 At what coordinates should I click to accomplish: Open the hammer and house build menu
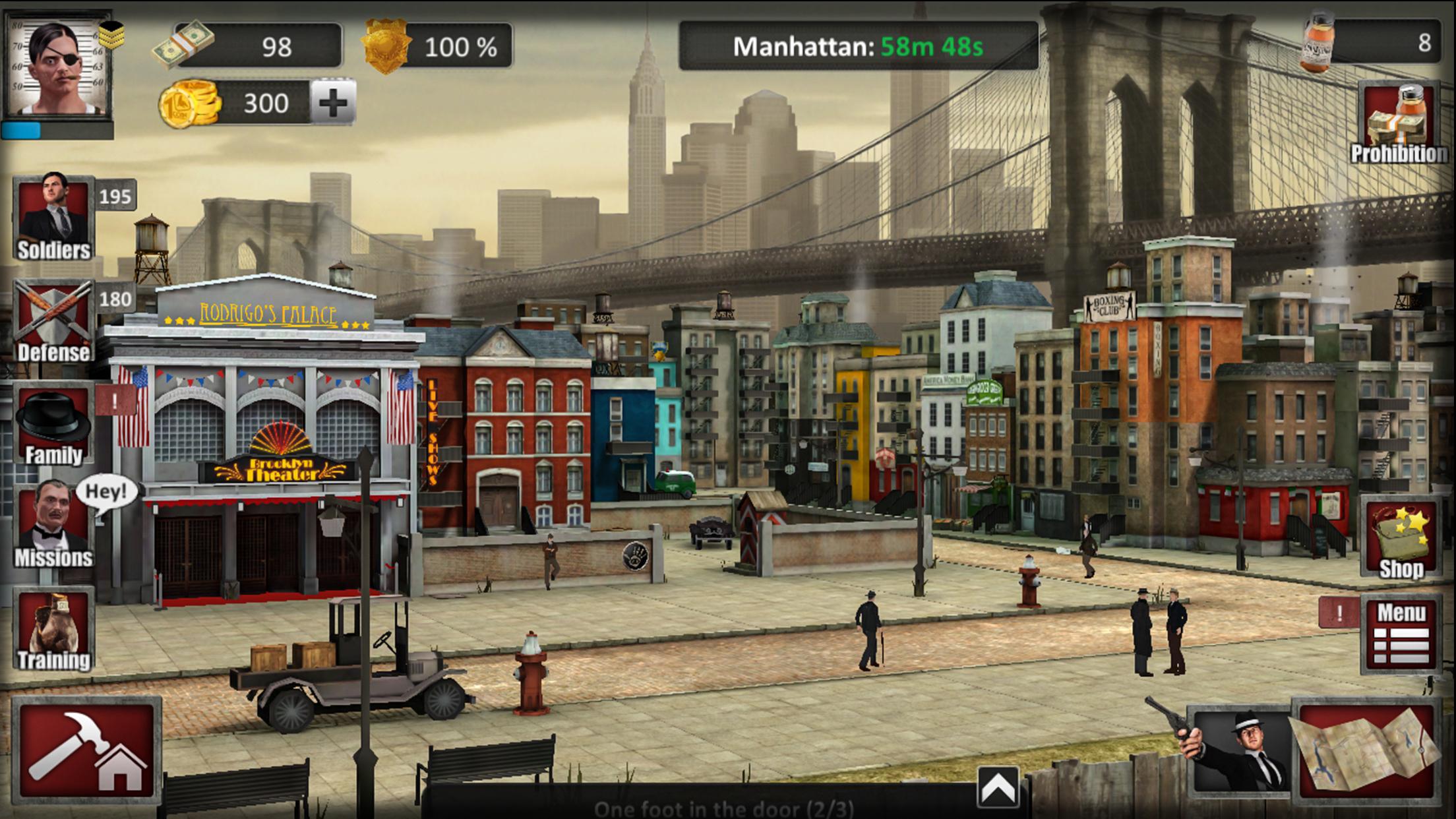86,750
